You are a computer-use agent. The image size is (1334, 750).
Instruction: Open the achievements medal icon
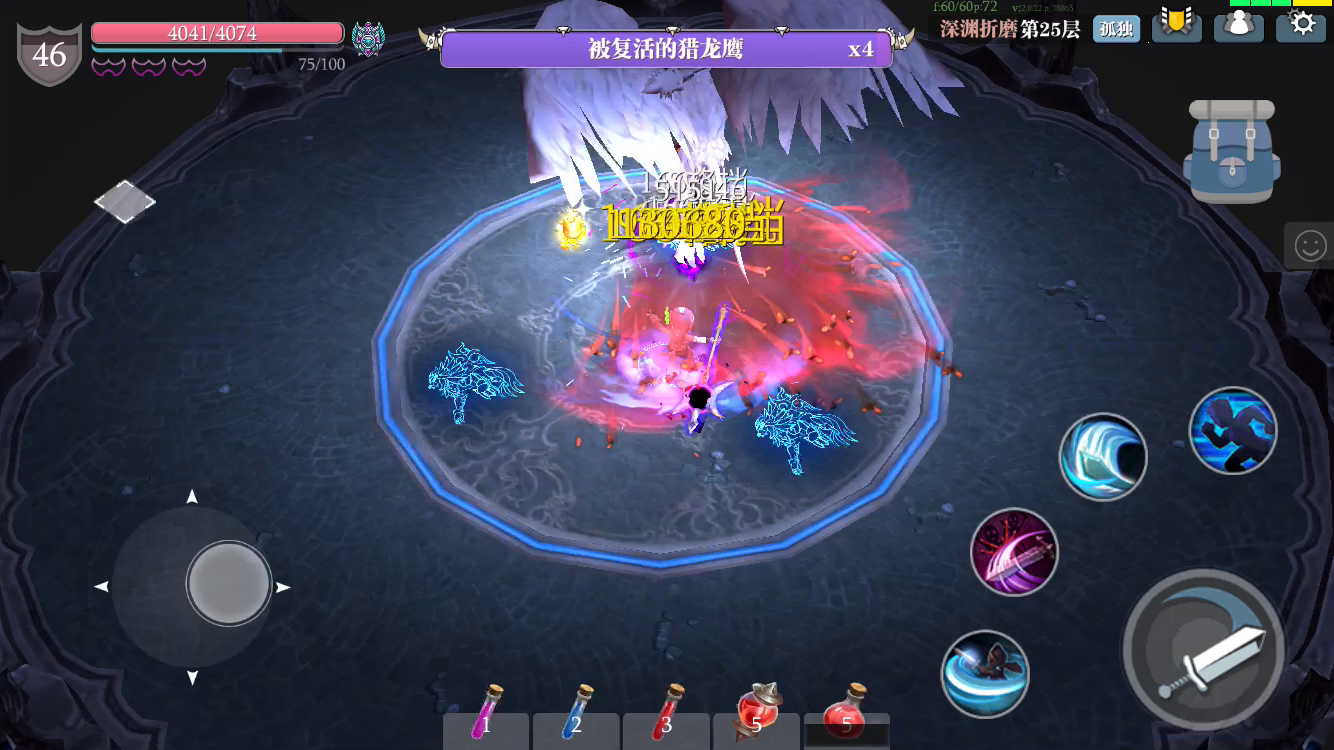(1177, 27)
